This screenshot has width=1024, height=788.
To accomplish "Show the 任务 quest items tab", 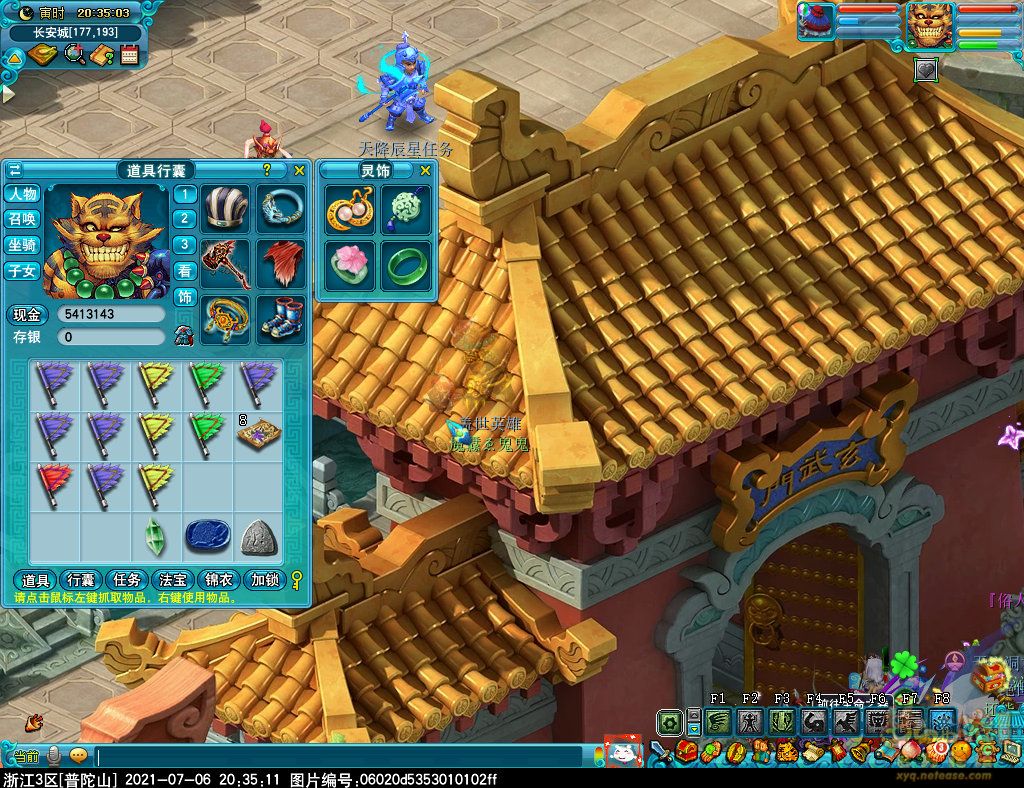I will click(x=127, y=580).
